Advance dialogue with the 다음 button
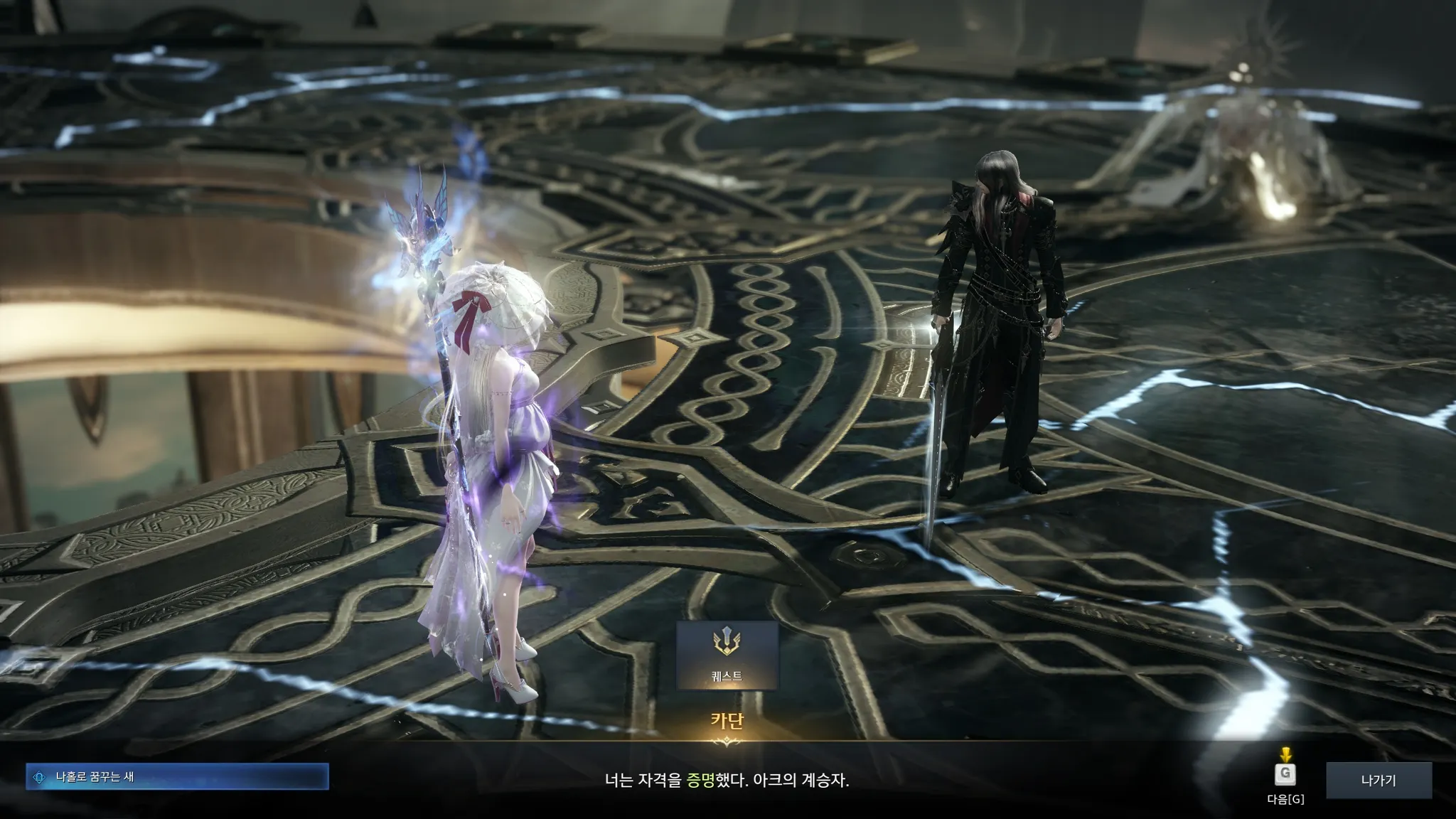Viewport: 1456px width, 819px height. coord(1285,774)
